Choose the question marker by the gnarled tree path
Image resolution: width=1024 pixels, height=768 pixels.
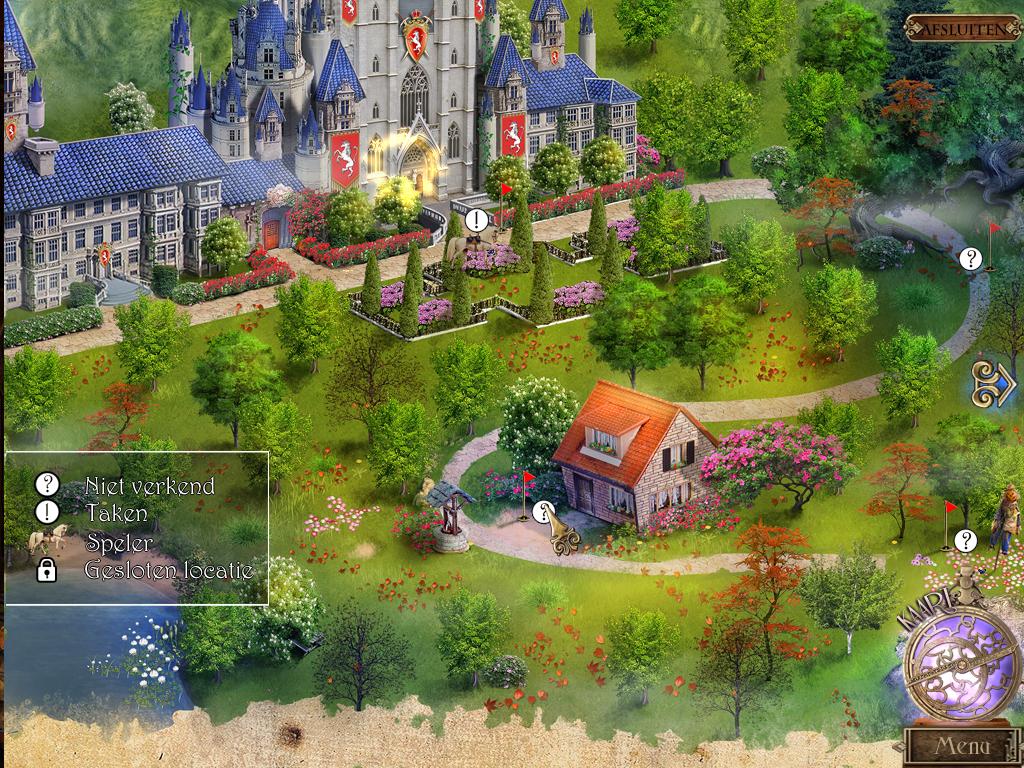[x=970, y=258]
